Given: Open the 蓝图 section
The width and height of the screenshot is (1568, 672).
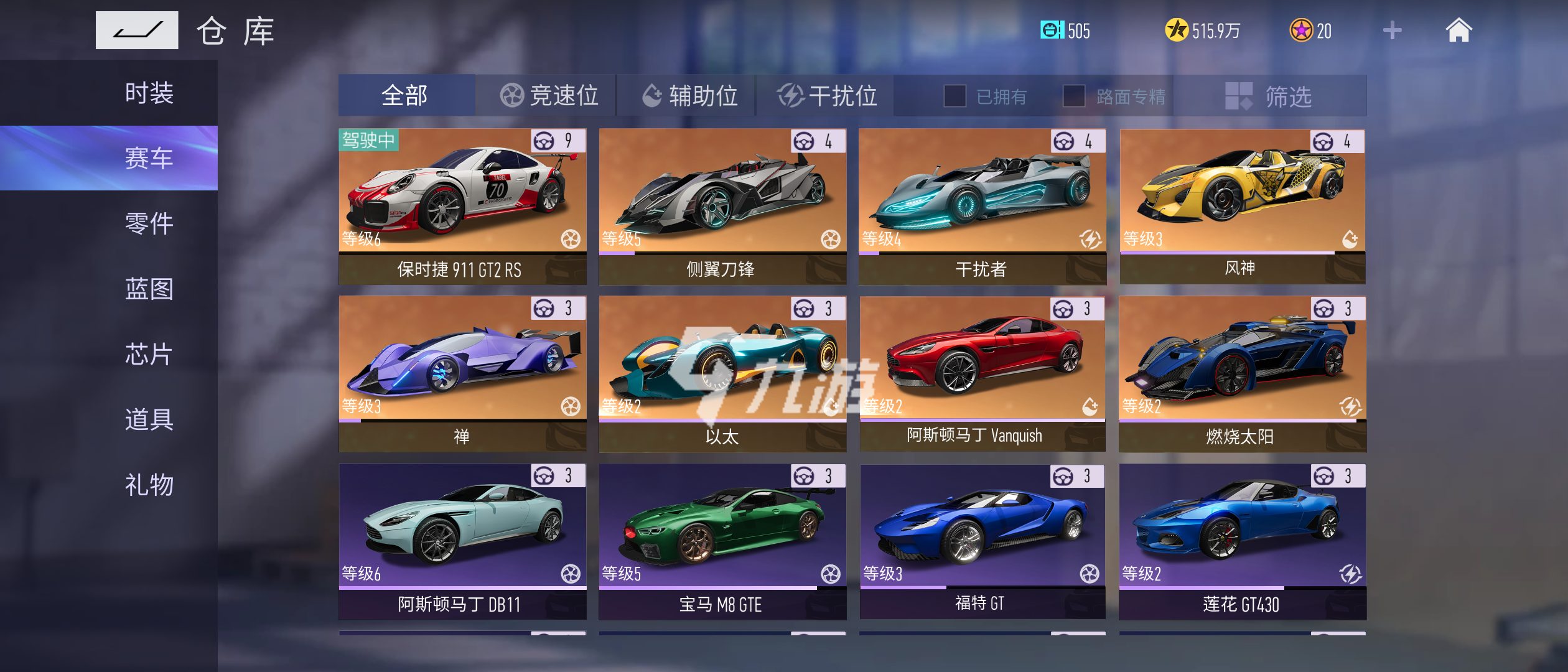Looking at the screenshot, I should tap(149, 289).
